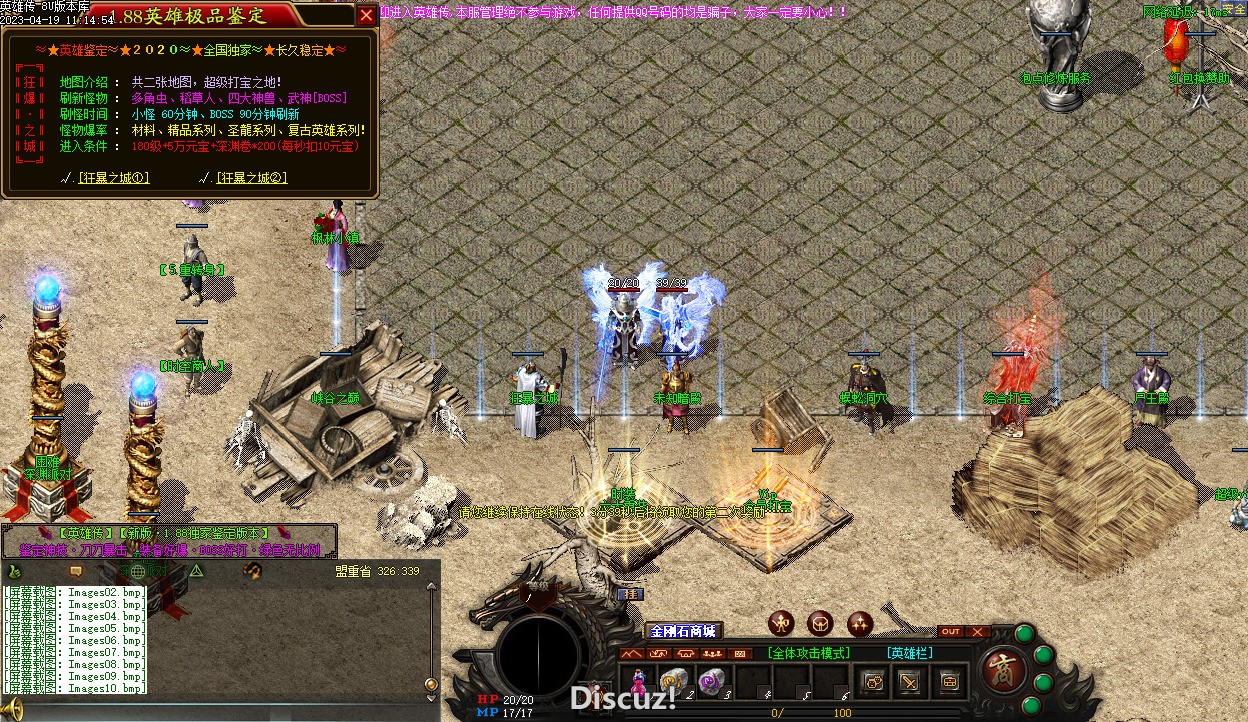This screenshot has width=1248, height=722.
Task: Click the OUT button on the HUD
Action: coord(950,632)
